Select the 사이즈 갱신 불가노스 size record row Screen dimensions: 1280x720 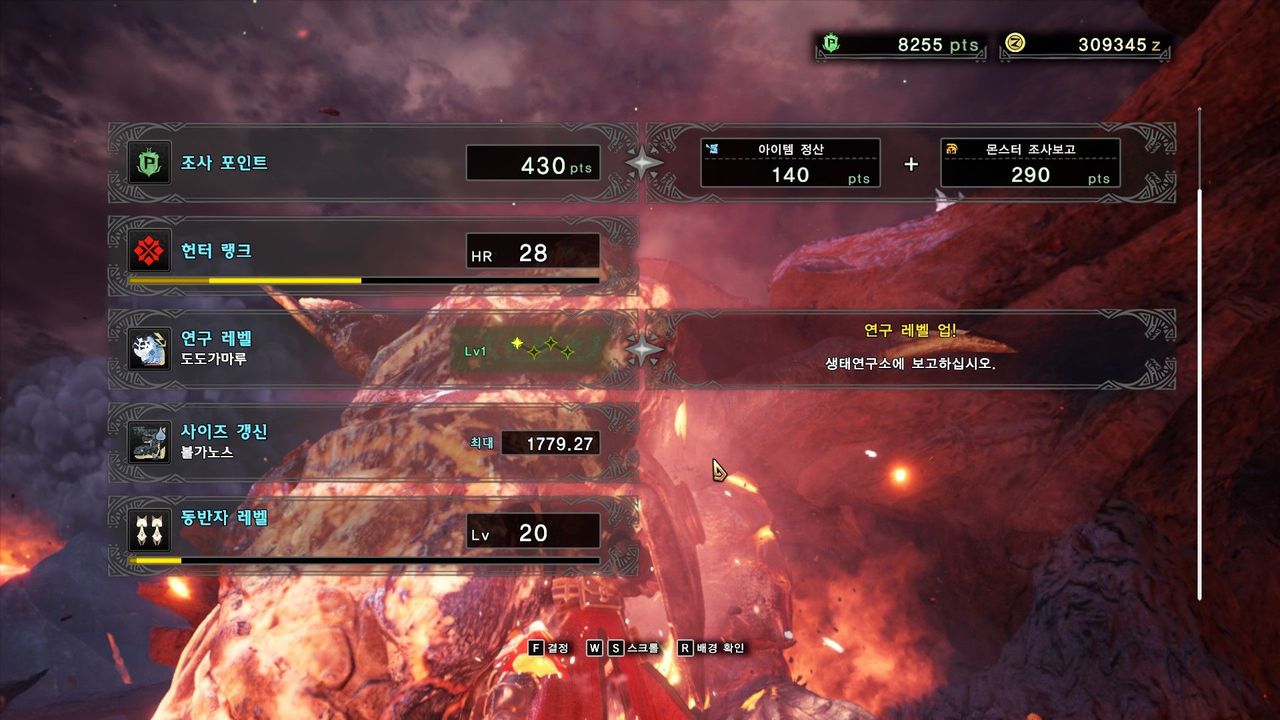372,441
